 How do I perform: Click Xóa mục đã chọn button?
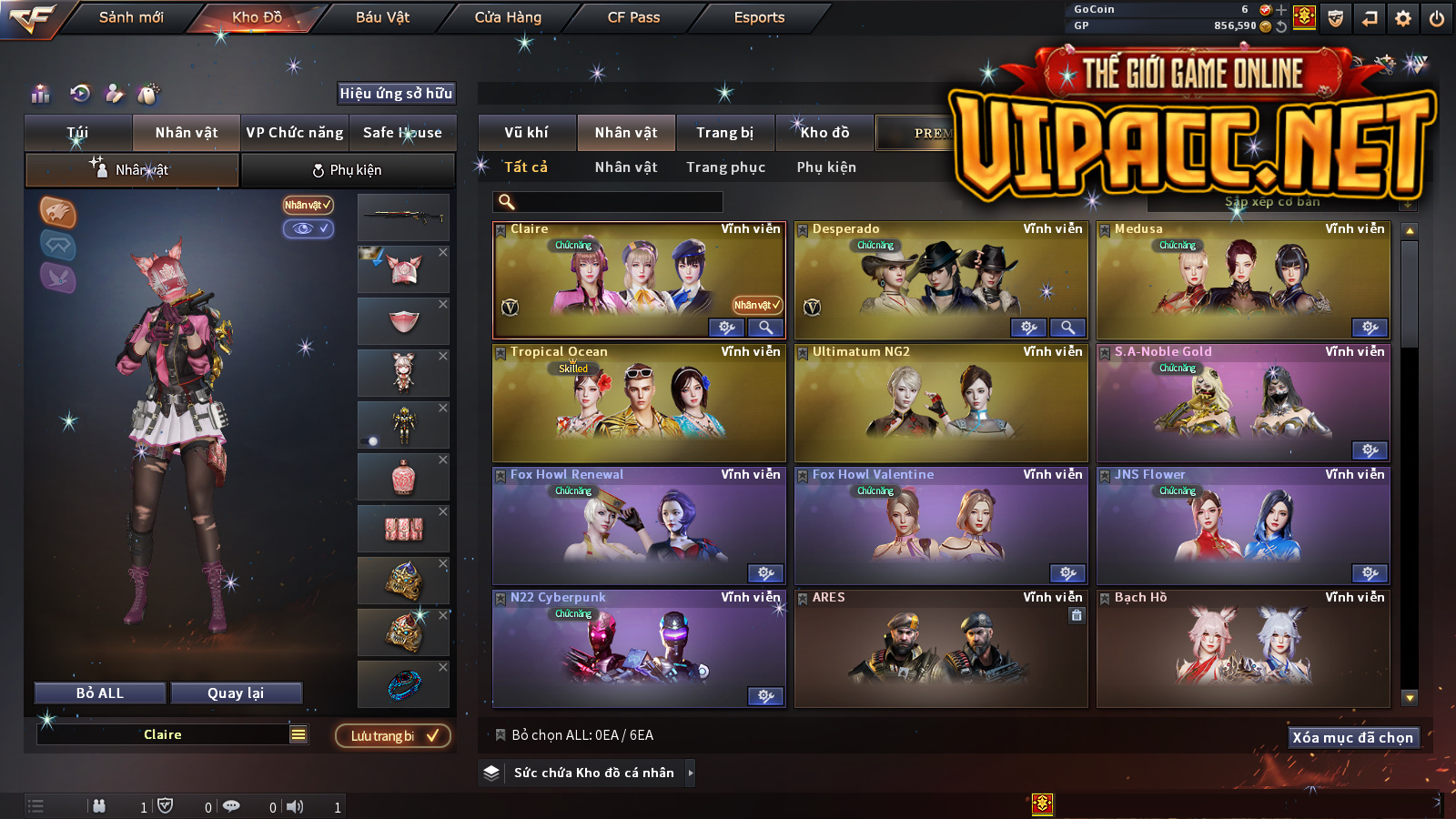click(1352, 737)
